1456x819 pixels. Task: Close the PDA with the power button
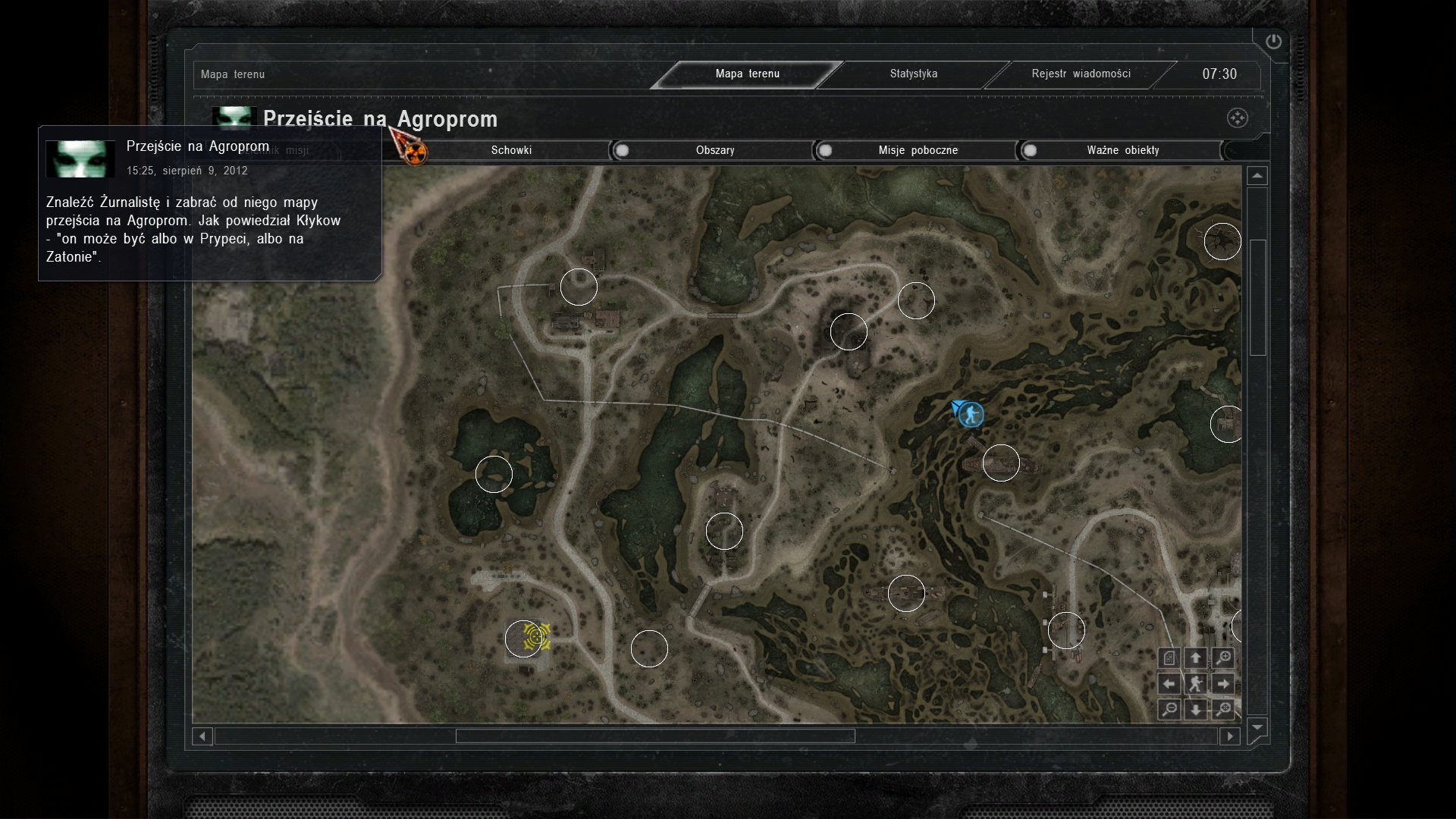pyautogui.click(x=1273, y=42)
